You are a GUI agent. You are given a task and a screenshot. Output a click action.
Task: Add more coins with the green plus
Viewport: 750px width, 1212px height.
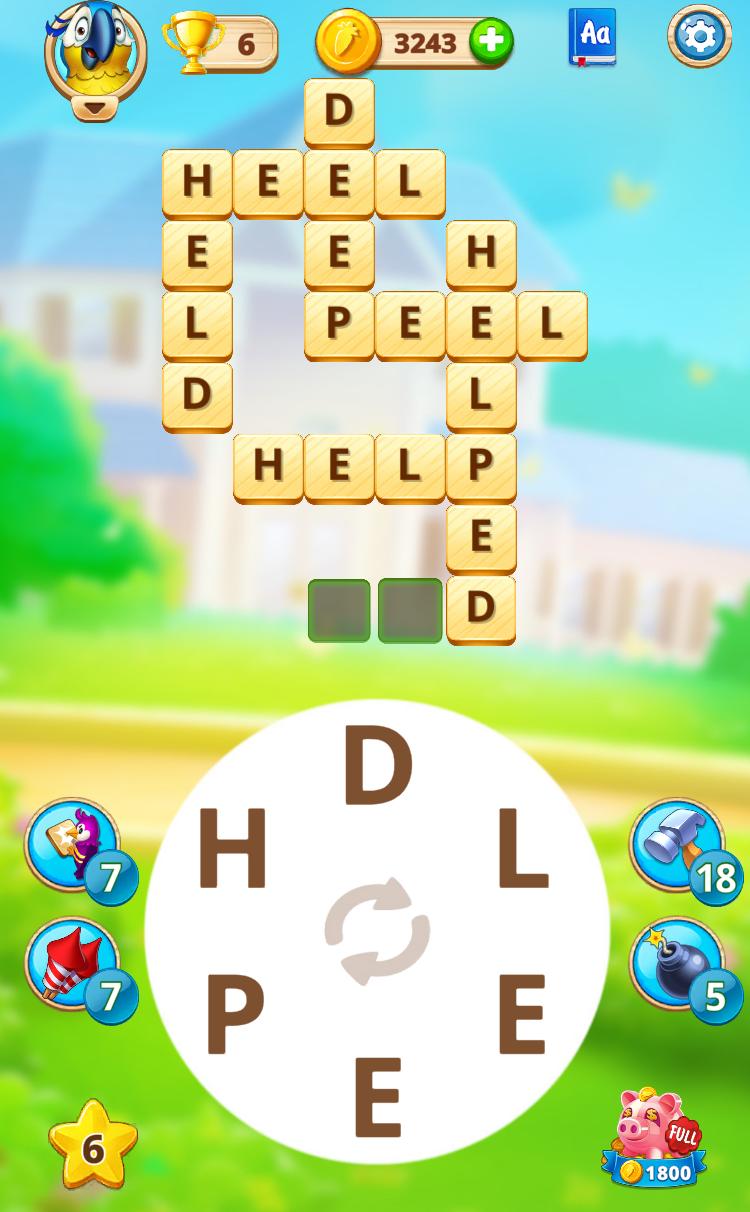coord(491,42)
